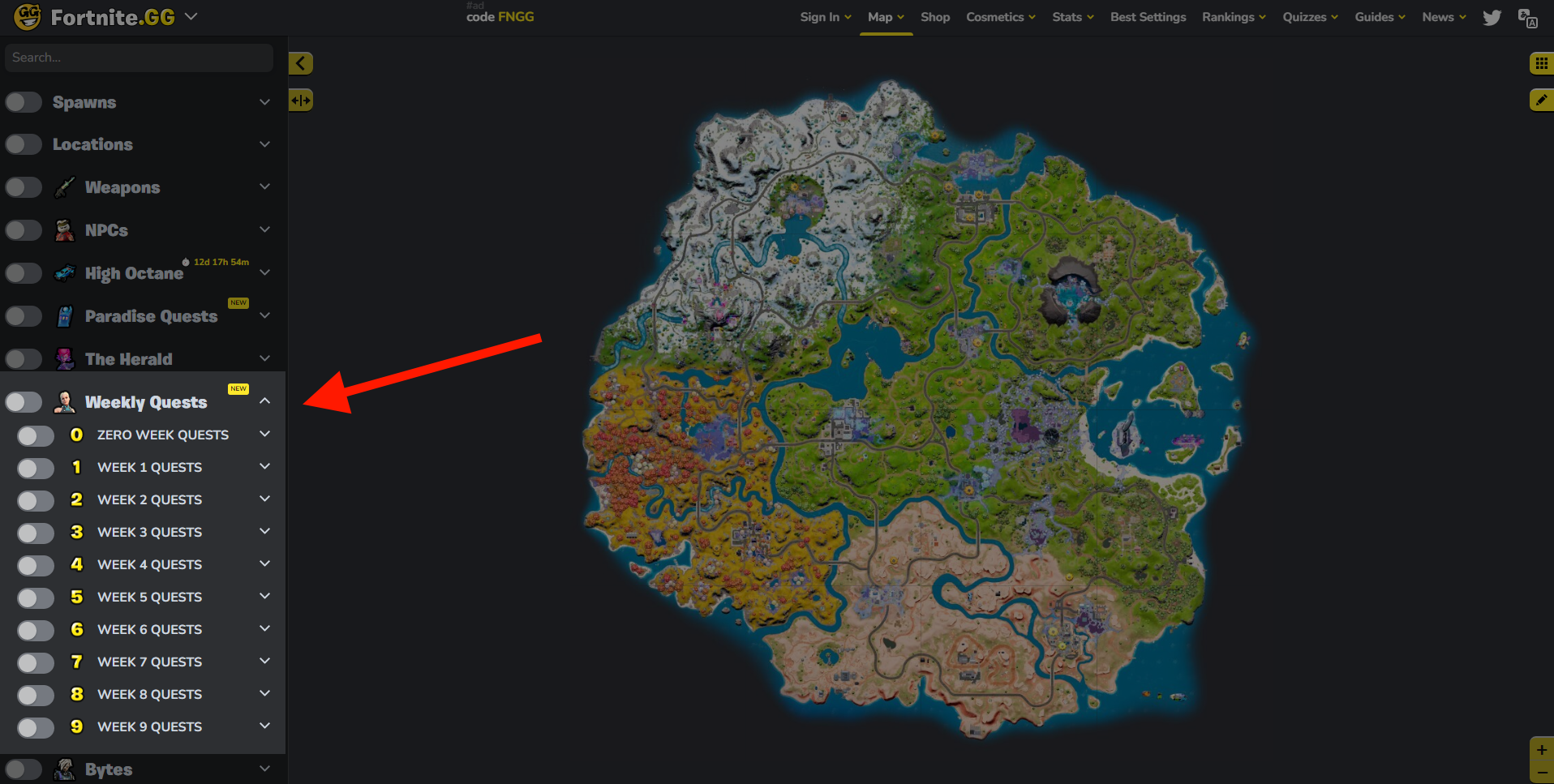Click the Search input field
The width and height of the screenshot is (1554, 784).
(138, 58)
